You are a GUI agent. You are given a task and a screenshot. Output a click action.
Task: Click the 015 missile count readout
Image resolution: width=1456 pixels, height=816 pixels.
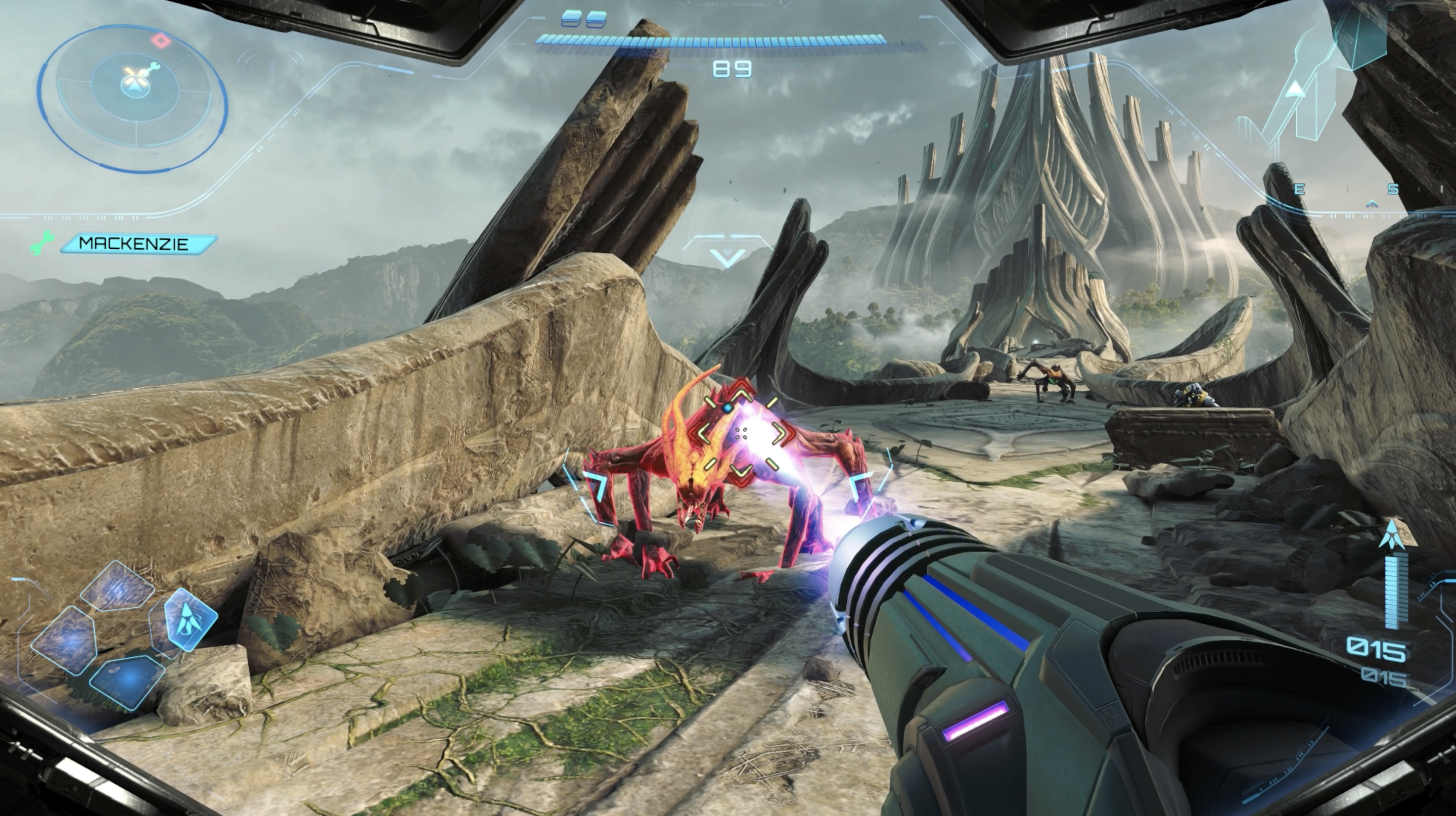pyautogui.click(x=1378, y=650)
